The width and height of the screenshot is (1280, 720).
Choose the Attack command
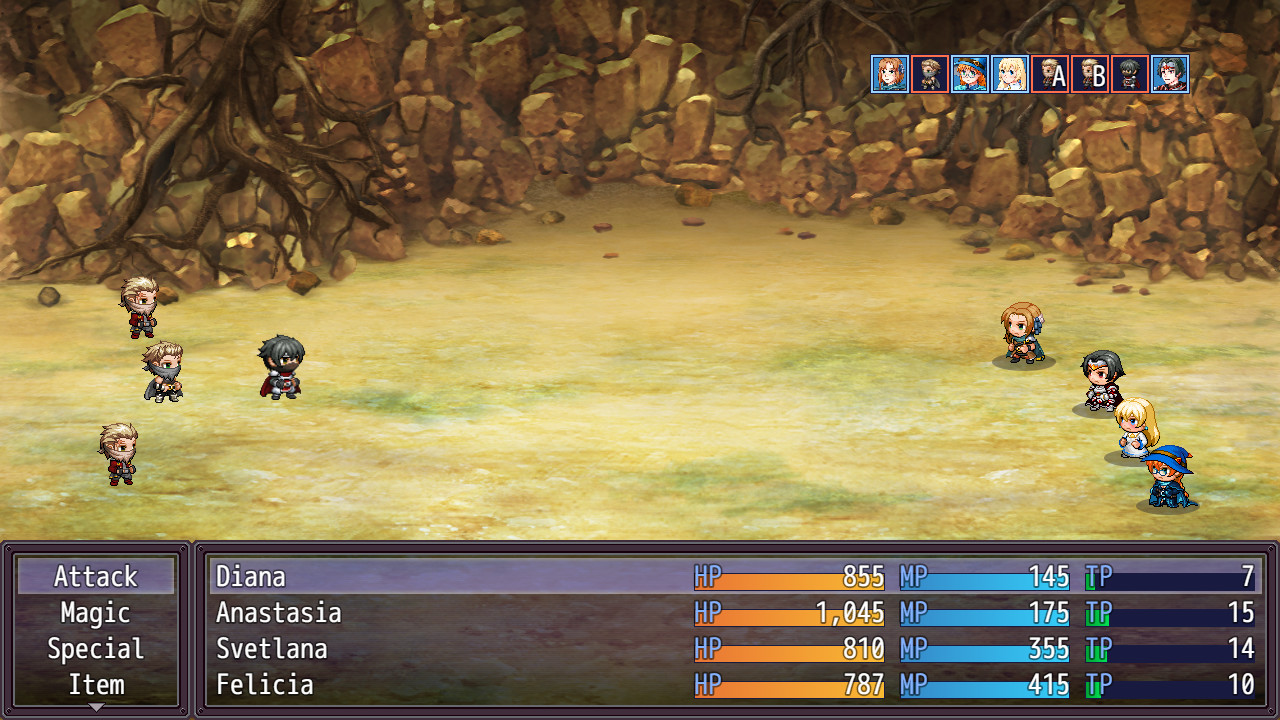coord(95,576)
